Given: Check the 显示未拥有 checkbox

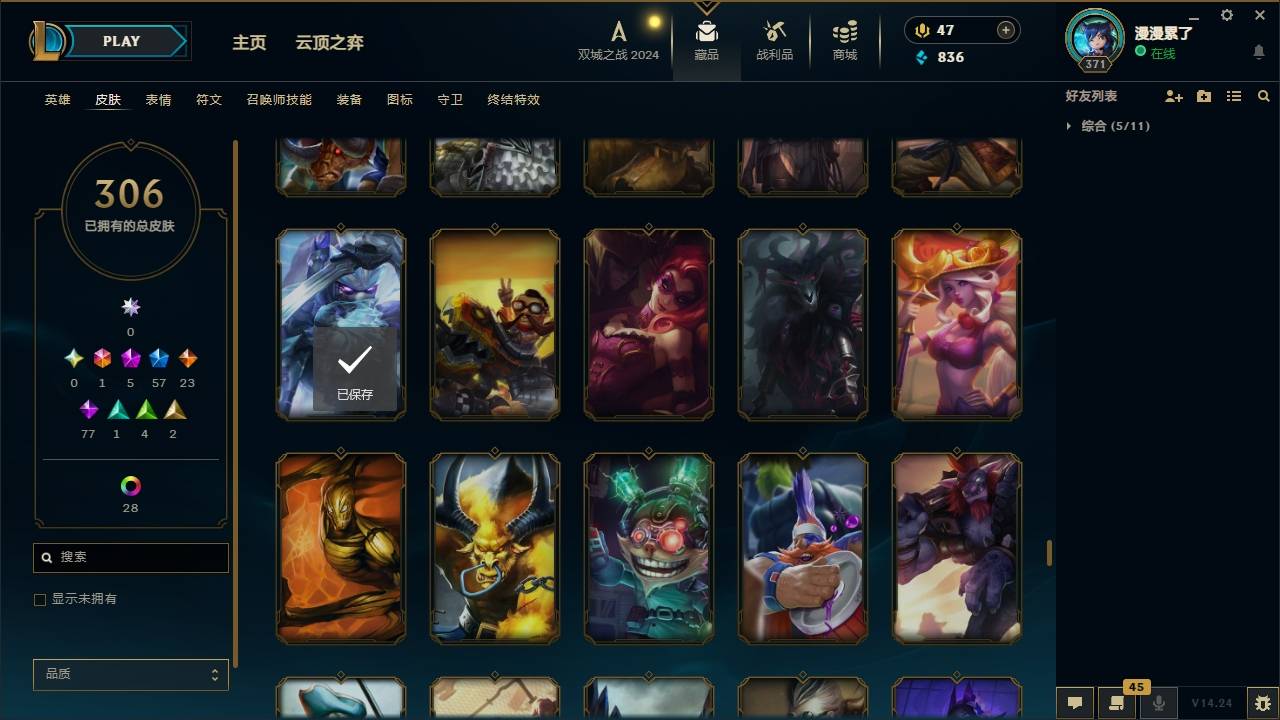Looking at the screenshot, I should tap(40, 599).
